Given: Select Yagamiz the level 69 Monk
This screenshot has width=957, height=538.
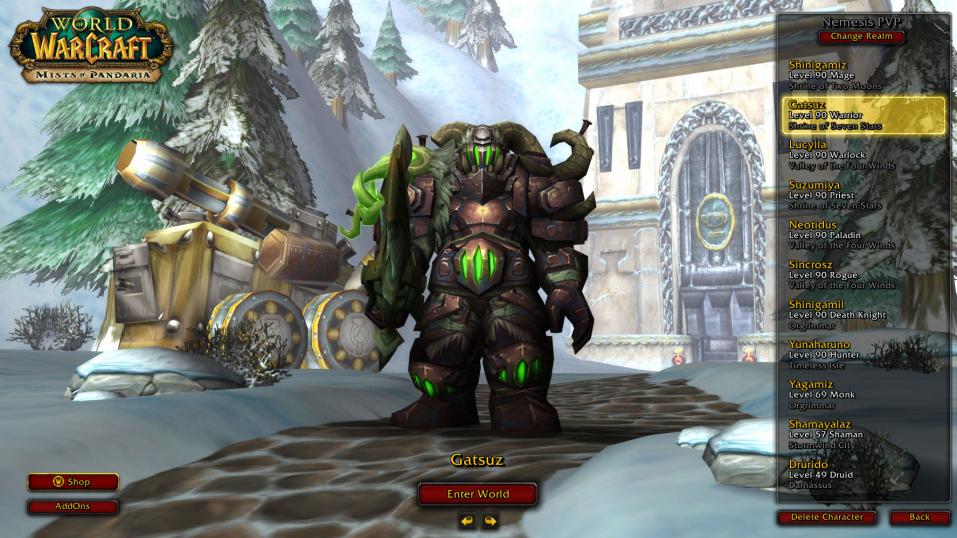Looking at the screenshot, I should [862, 395].
